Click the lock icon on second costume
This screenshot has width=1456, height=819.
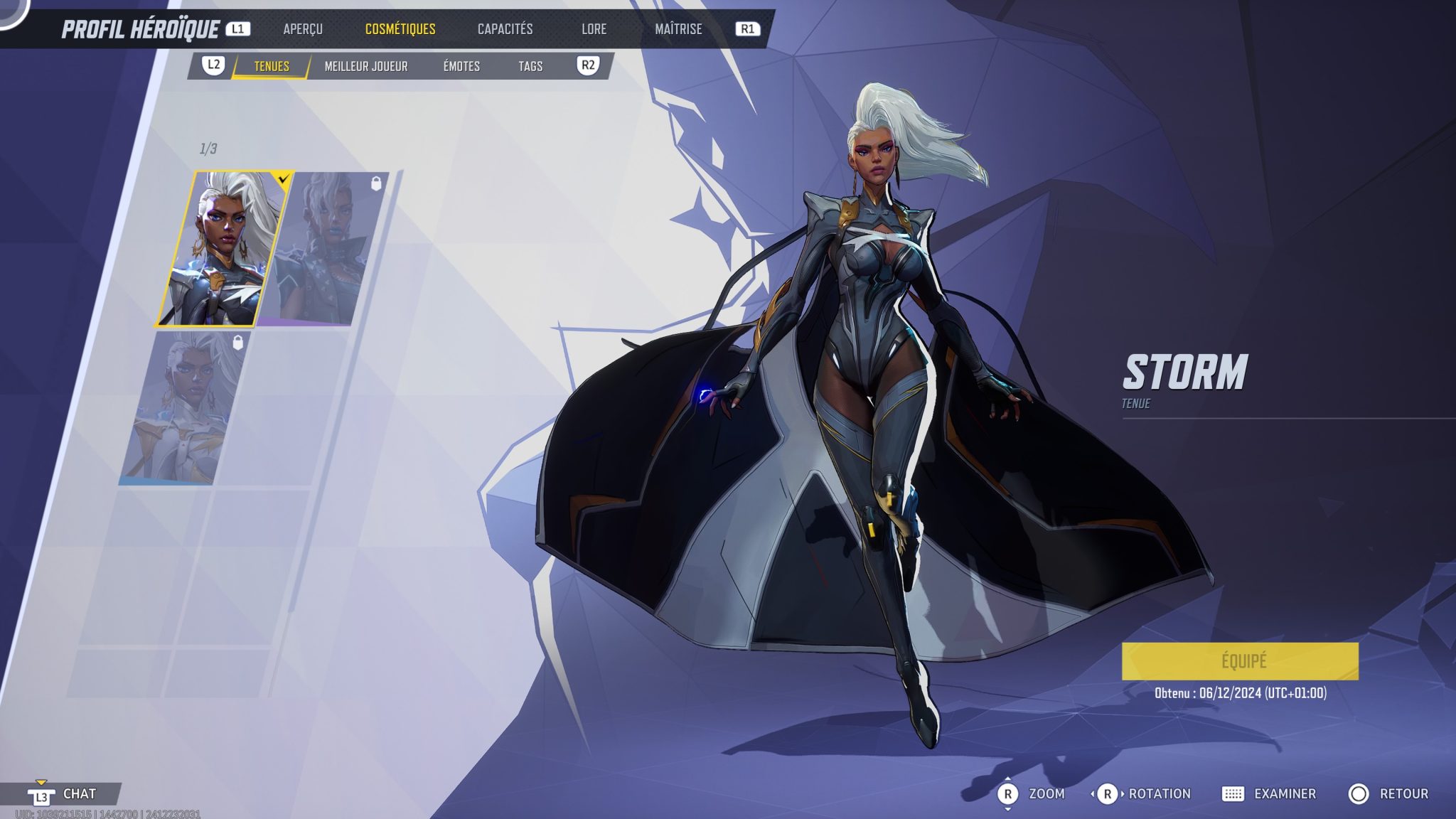[378, 183]
